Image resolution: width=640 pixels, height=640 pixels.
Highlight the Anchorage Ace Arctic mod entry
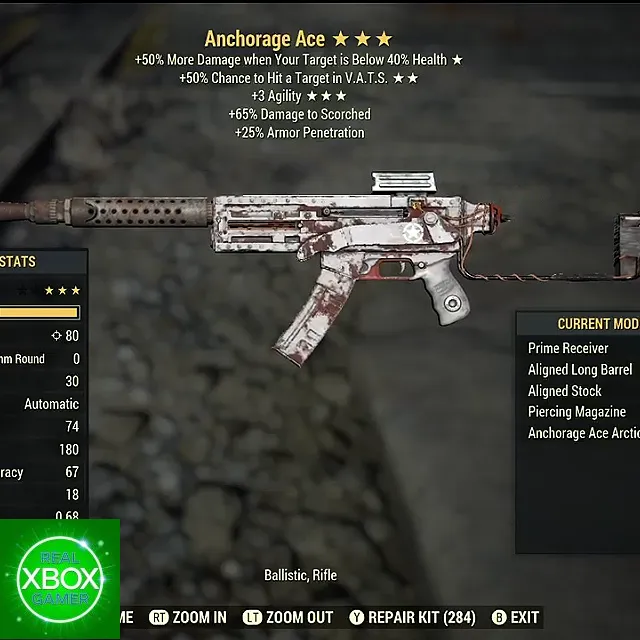(x=583, y=433)
